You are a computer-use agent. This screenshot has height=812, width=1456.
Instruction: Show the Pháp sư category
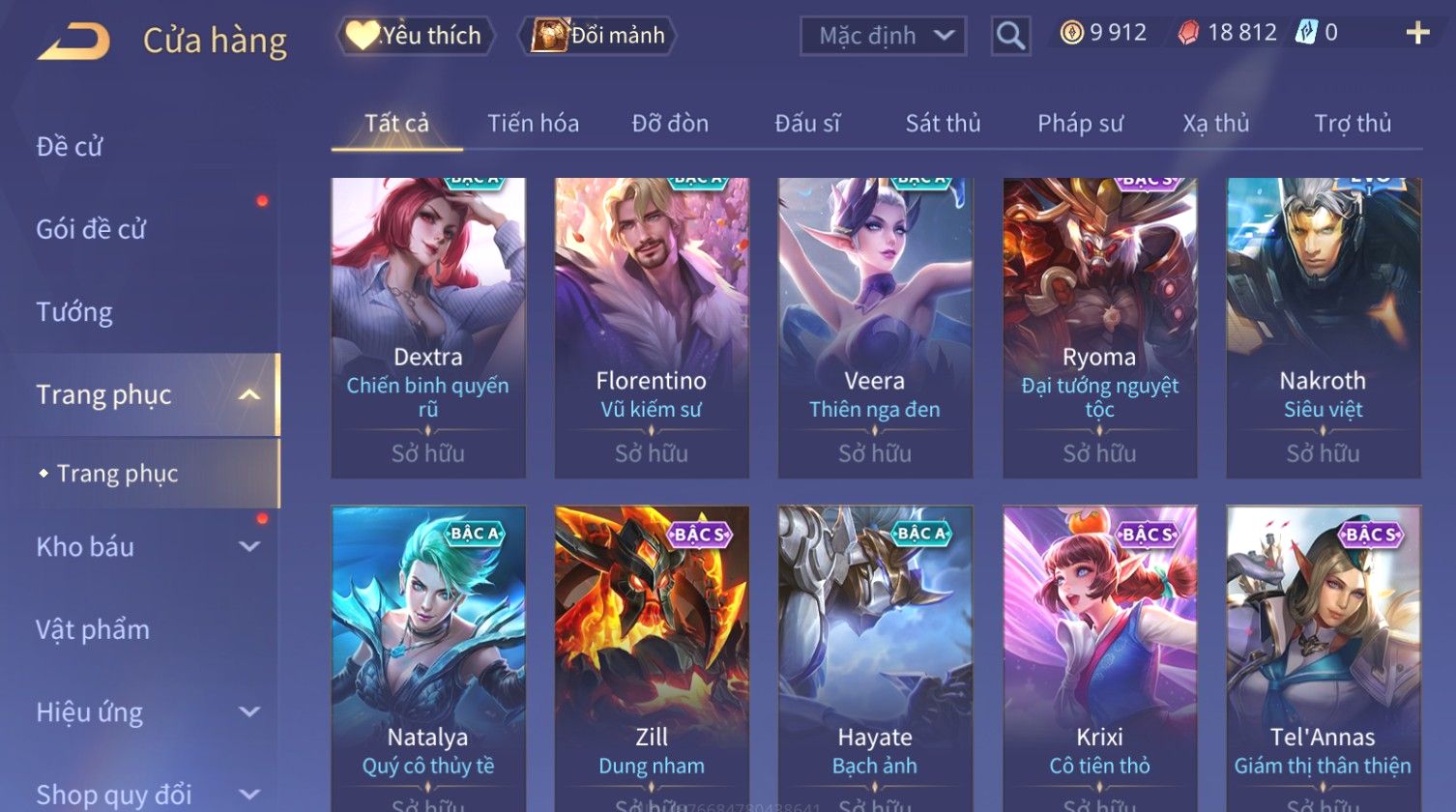[x=1080, y=124]
